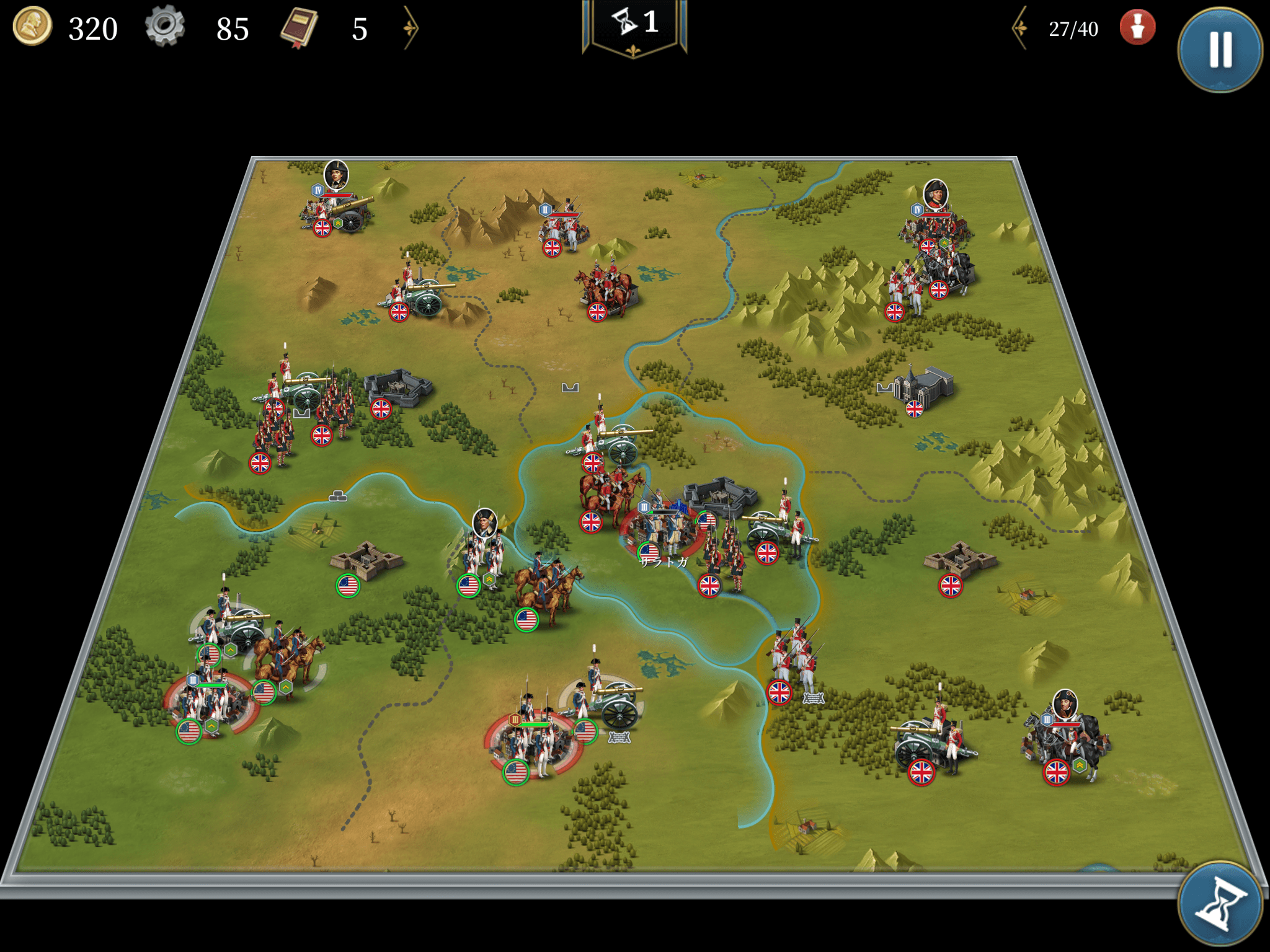Open the red pawn icon beside 27/40
Viewport: 1270px width, 952px height.
1137,28
